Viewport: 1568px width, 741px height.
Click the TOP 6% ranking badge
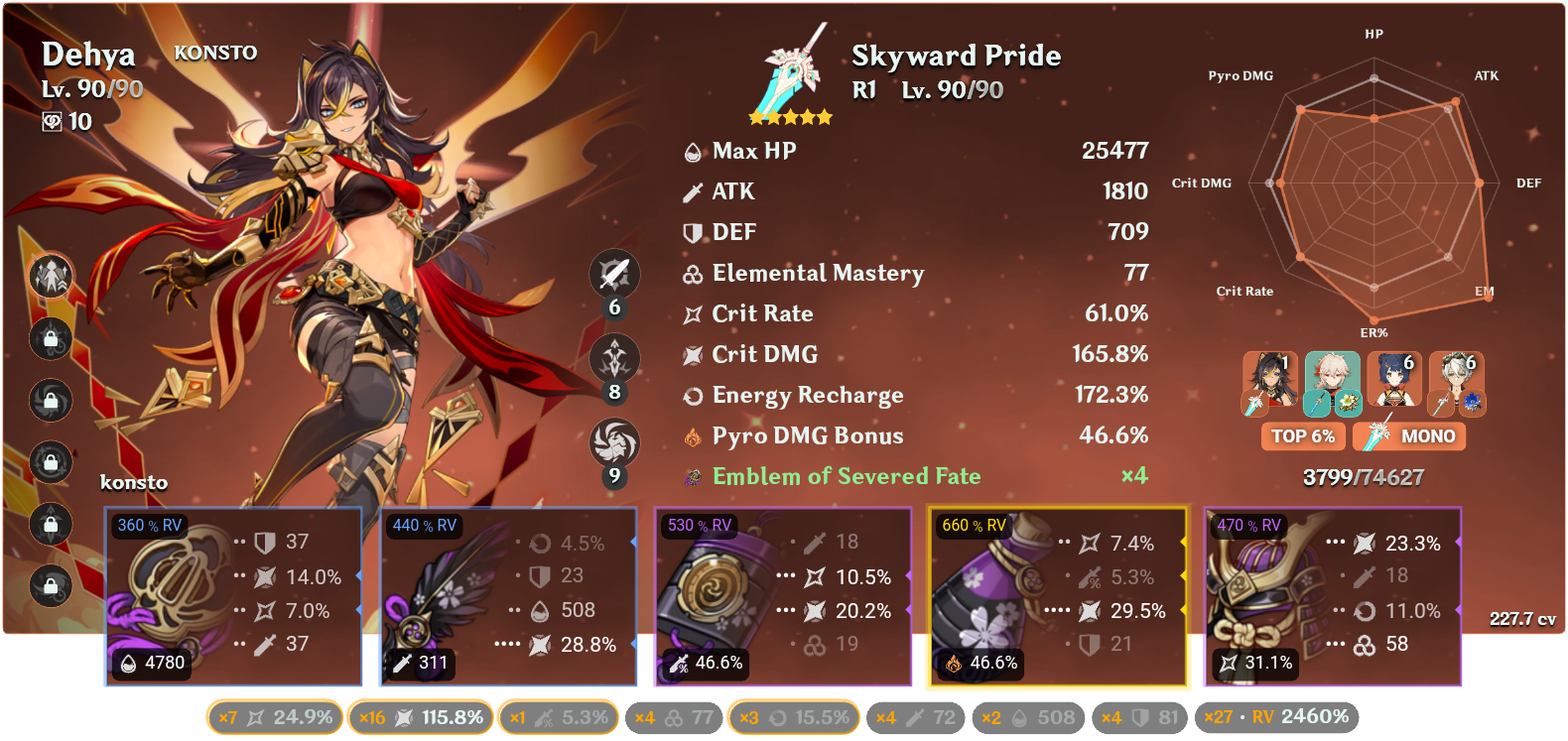1303,436
